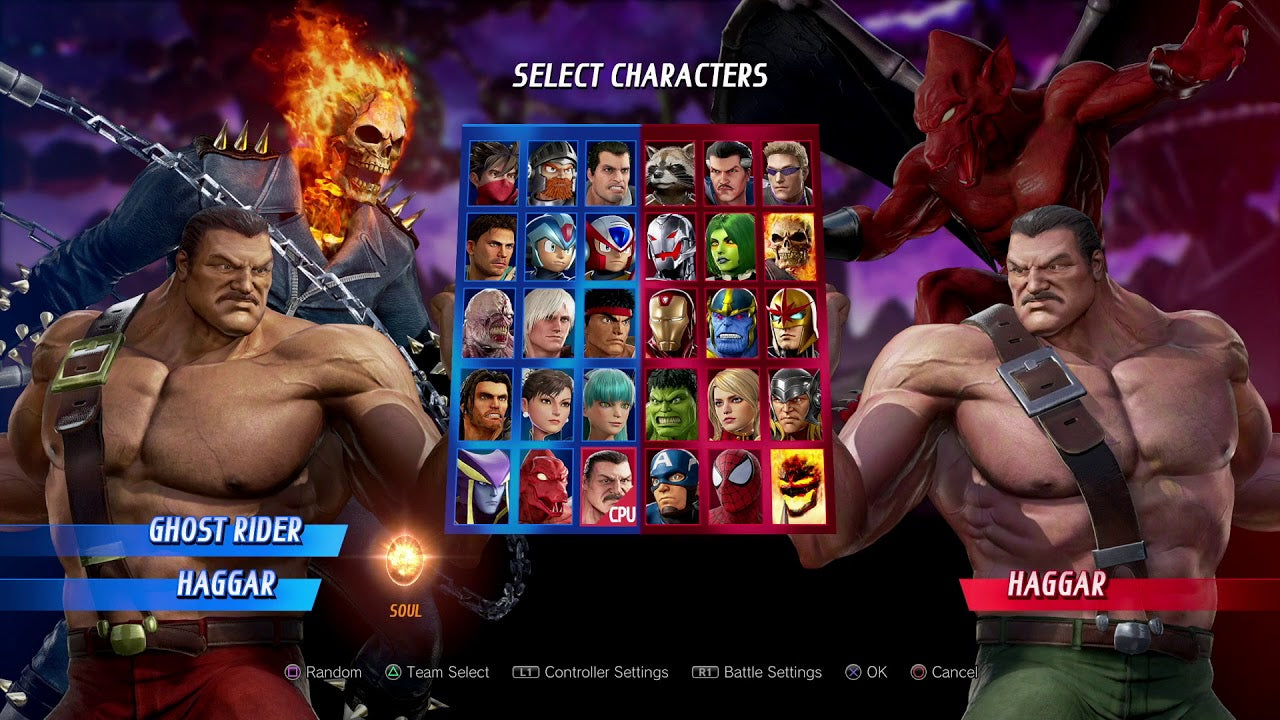Select Morrigan with teal hair
This screenshot has width=1280, height=720.
point(608,403)
